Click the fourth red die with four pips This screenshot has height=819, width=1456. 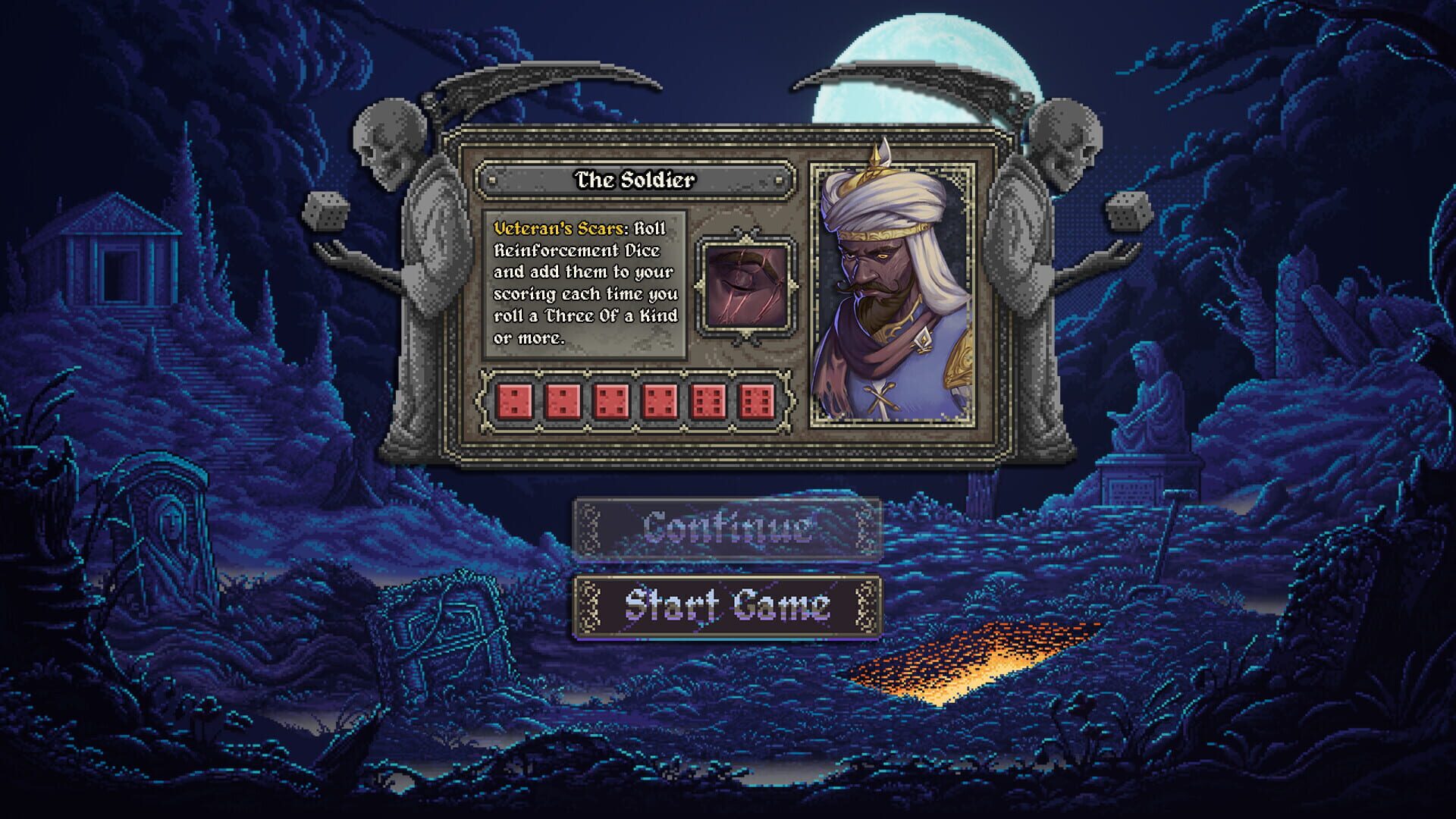[661, 402]
